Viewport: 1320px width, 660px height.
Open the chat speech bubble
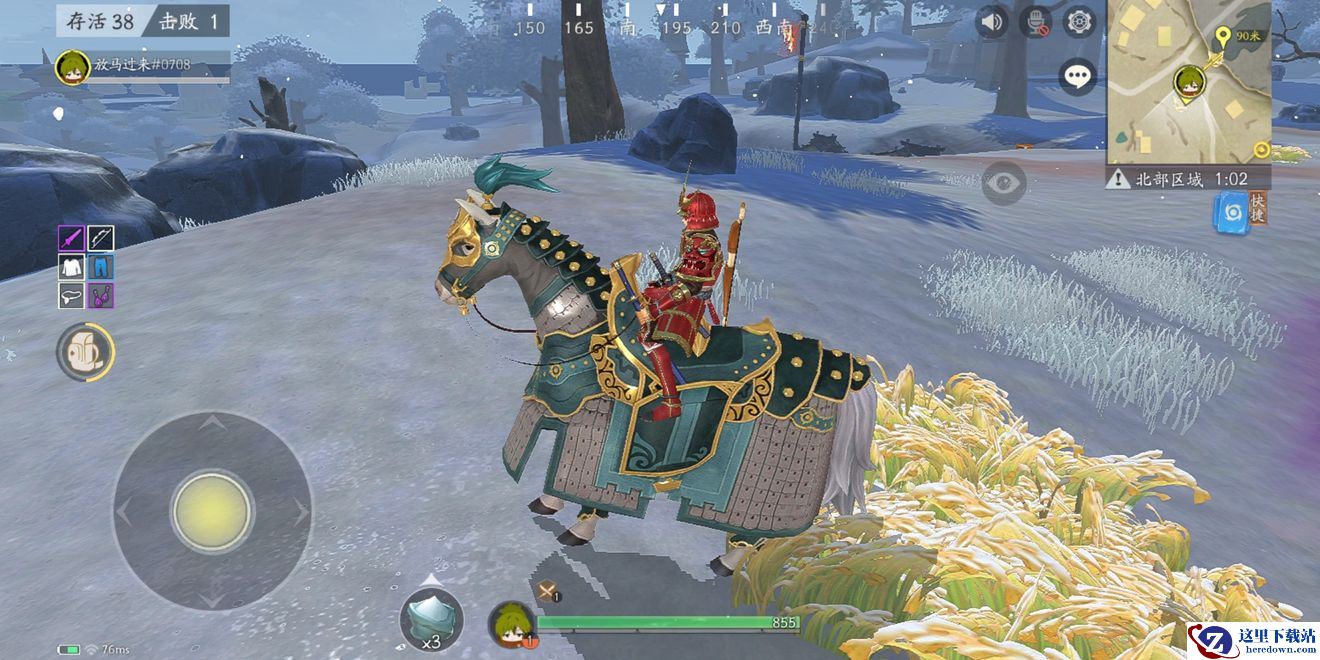click(1077, 77)
